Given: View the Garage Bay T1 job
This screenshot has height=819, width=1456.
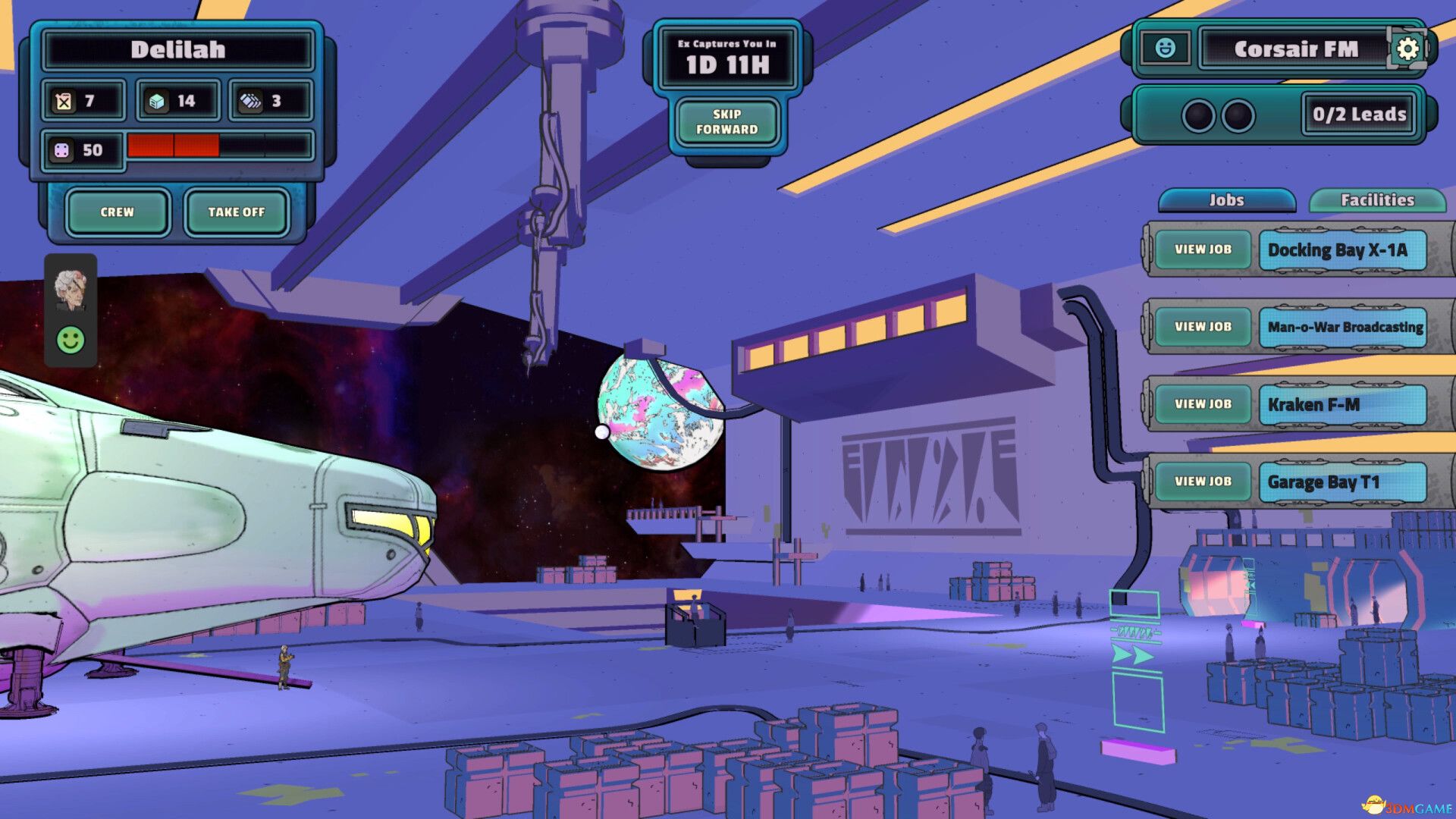Looking at the screenshot, I should [1203, 482].
